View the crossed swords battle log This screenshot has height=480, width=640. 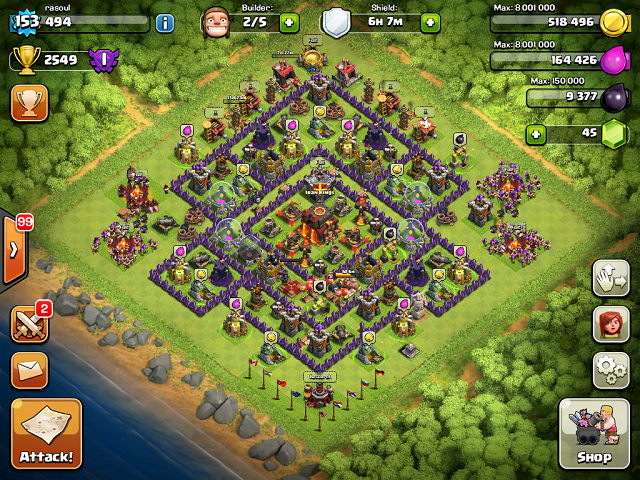pyautogui.click(x=28, y=323)
